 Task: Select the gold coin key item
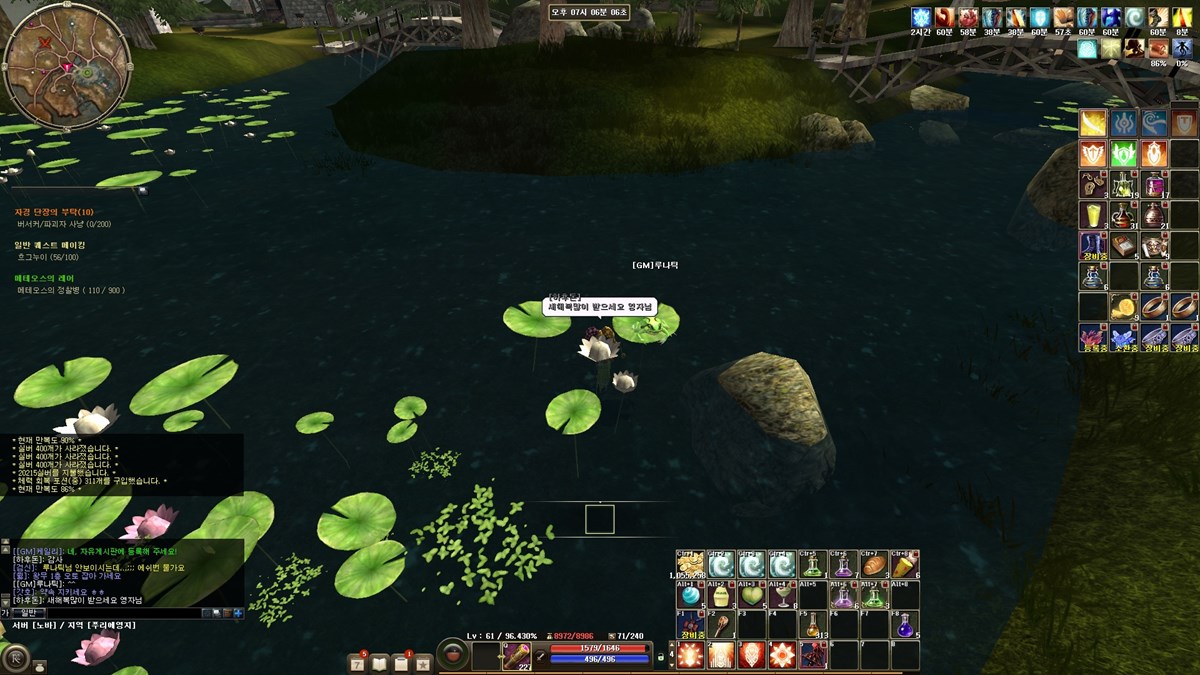click(1124, 306)
